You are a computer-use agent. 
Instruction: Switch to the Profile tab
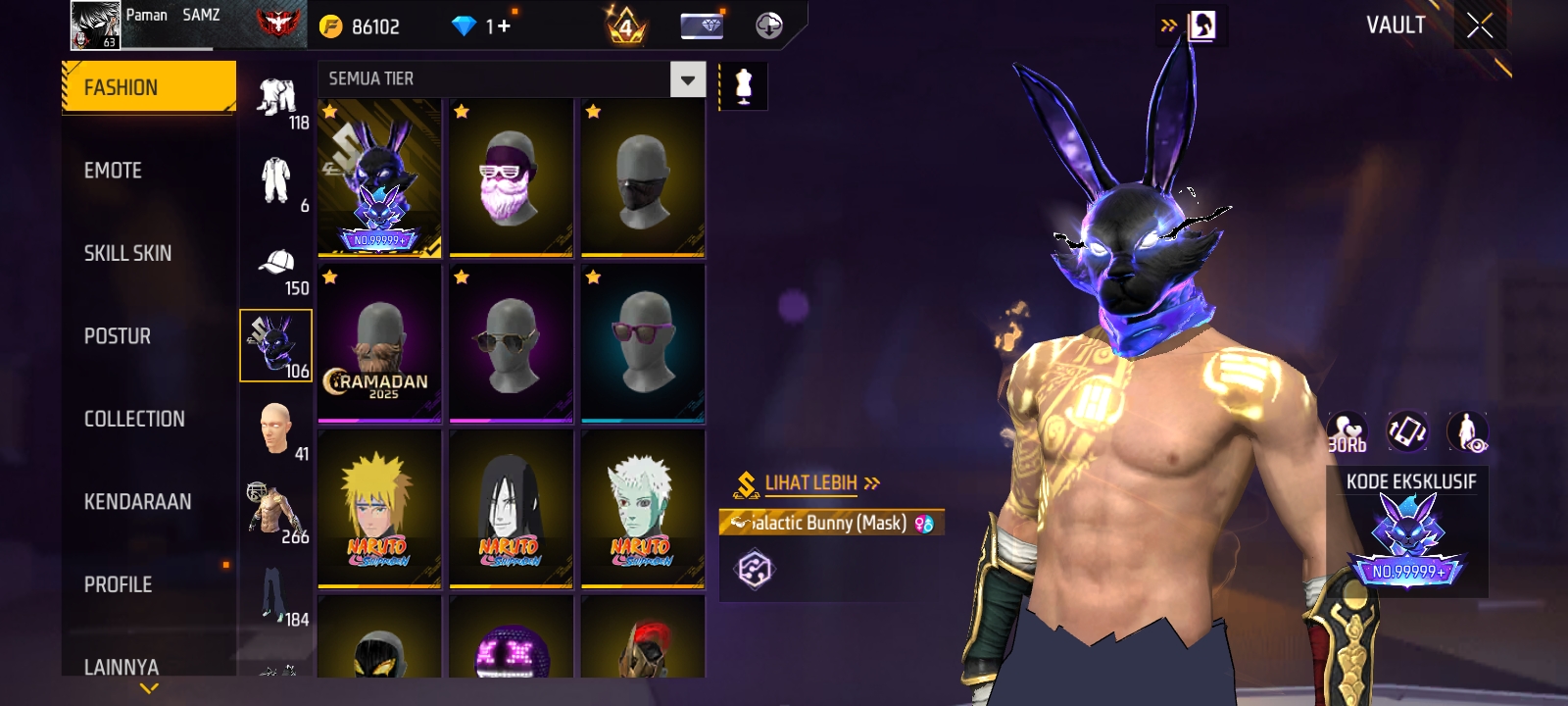pyautogui.click(x=118, y=584)
